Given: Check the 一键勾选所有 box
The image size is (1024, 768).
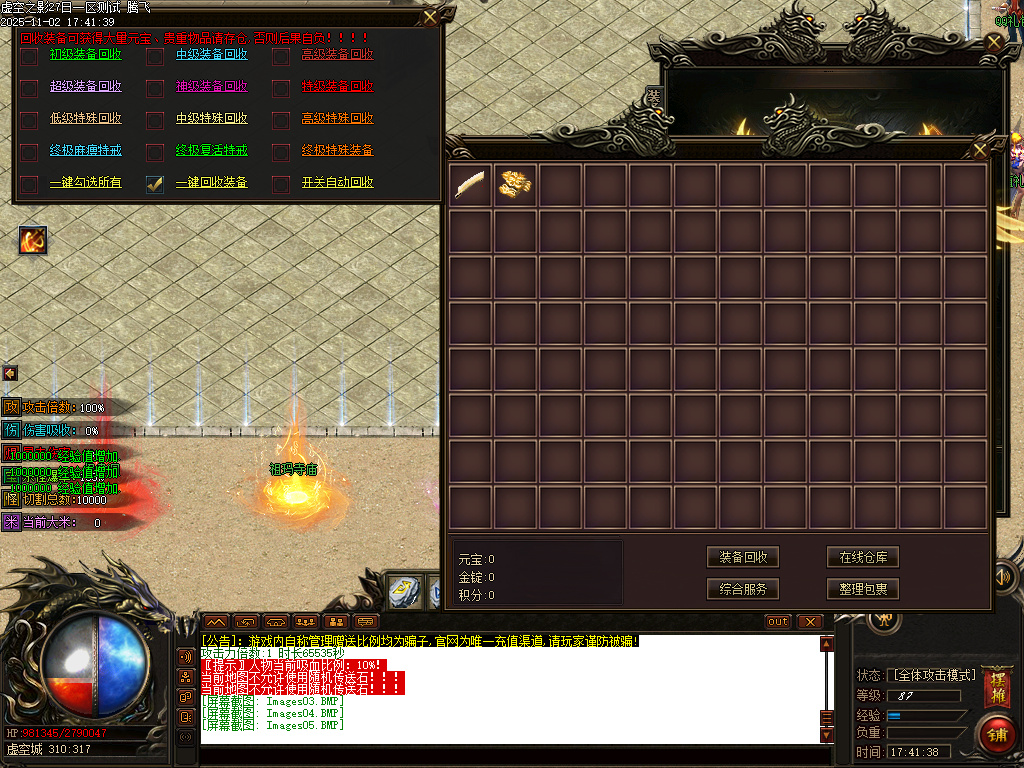Looking at the screenshot, I should (29, 184).
